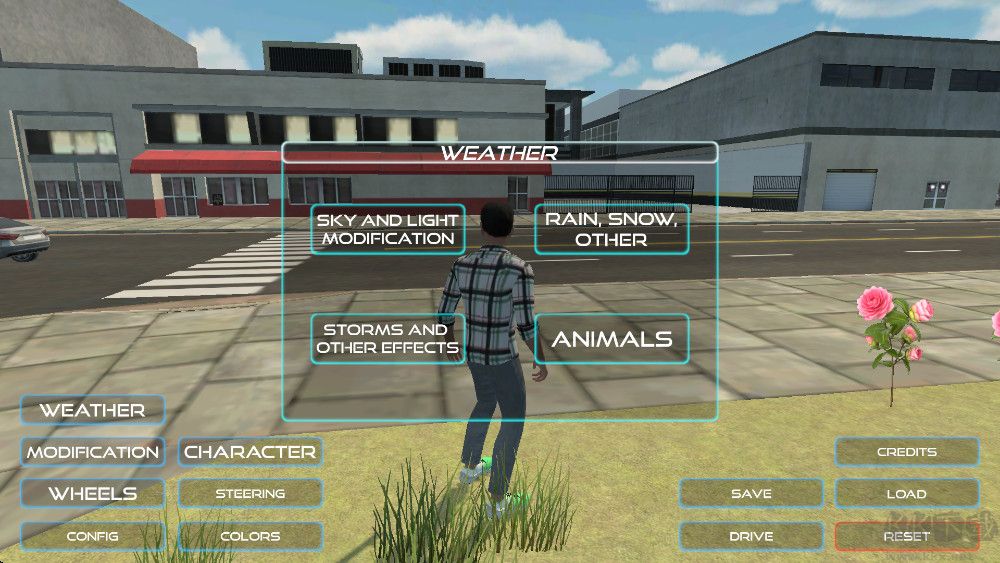Viewport: 1000px width, 563px height.
Task: Click the Weather button in the bottom-left menu
Action: click(92, 410)
